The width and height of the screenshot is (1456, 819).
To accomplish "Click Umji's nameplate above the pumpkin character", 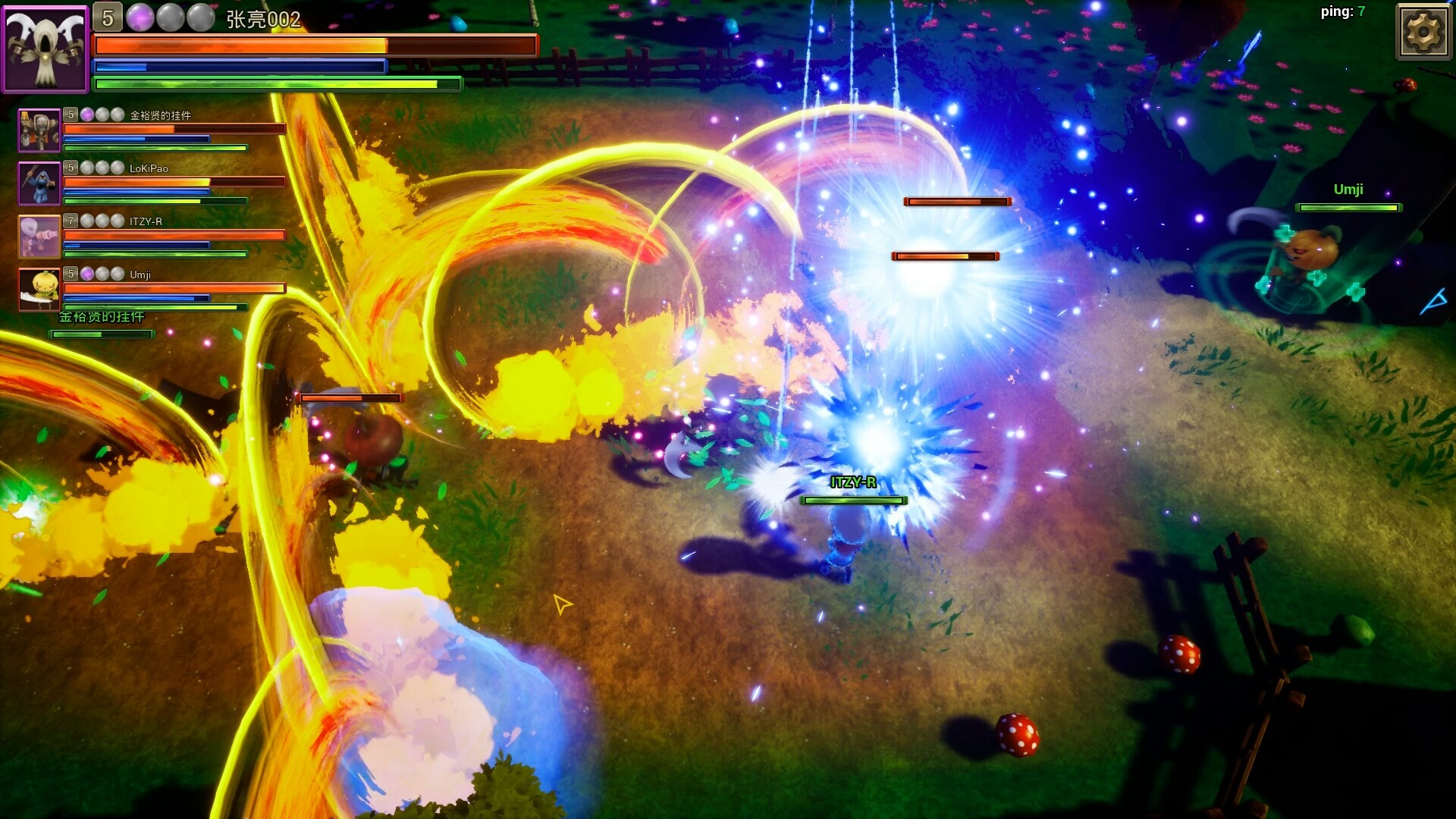I will (1348, 190).
